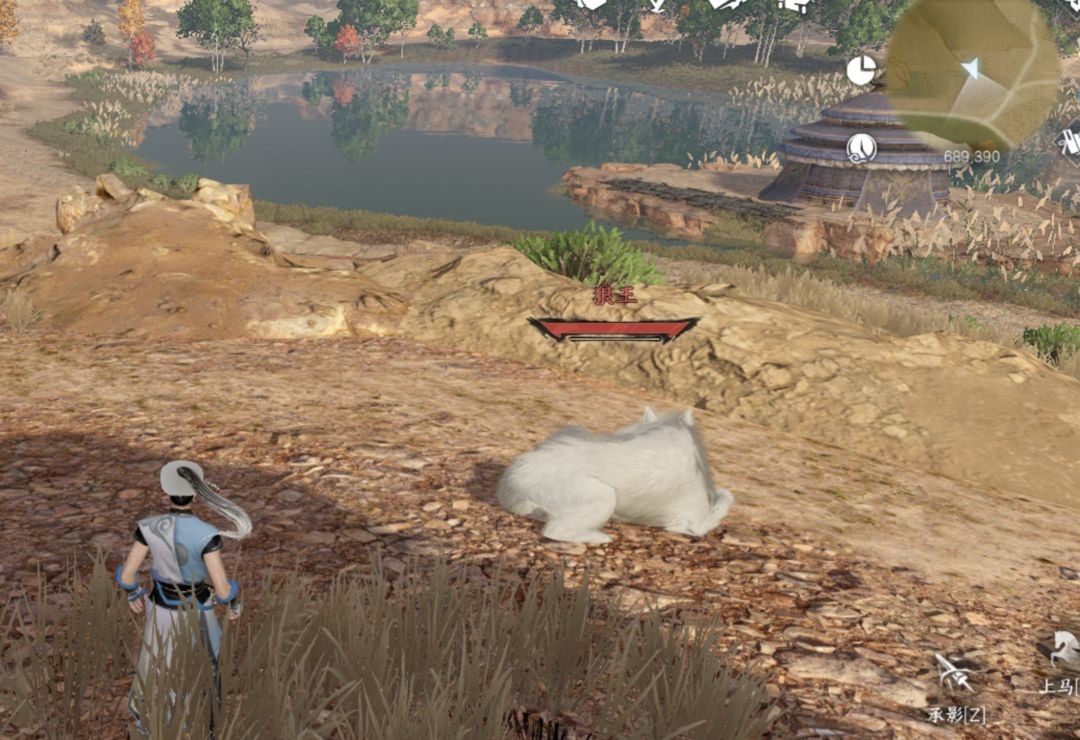
Task: Select the feather icon below the clock
Action: (861, 148)
